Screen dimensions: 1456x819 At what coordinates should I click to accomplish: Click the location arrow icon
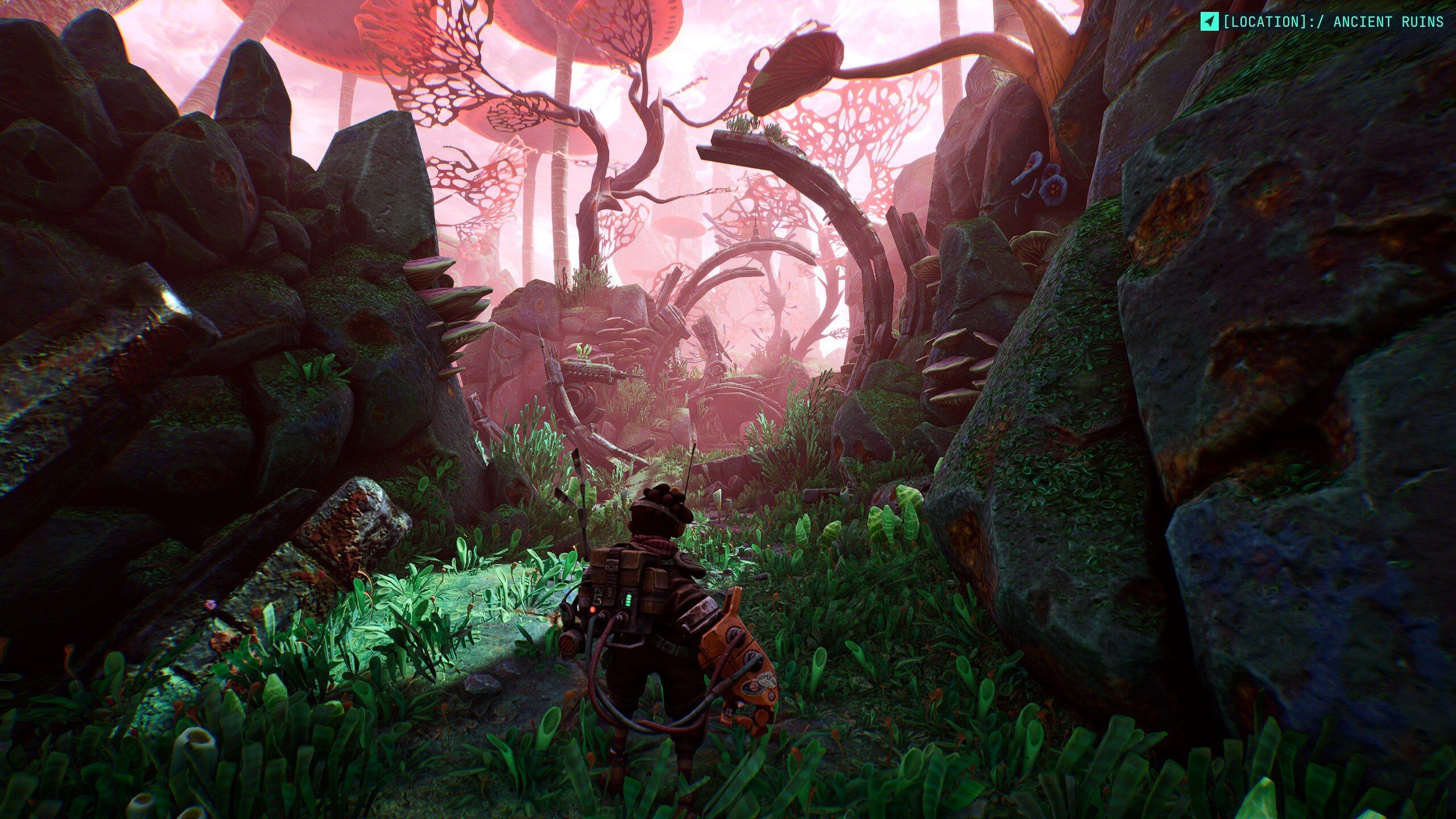click(1209, 22)
